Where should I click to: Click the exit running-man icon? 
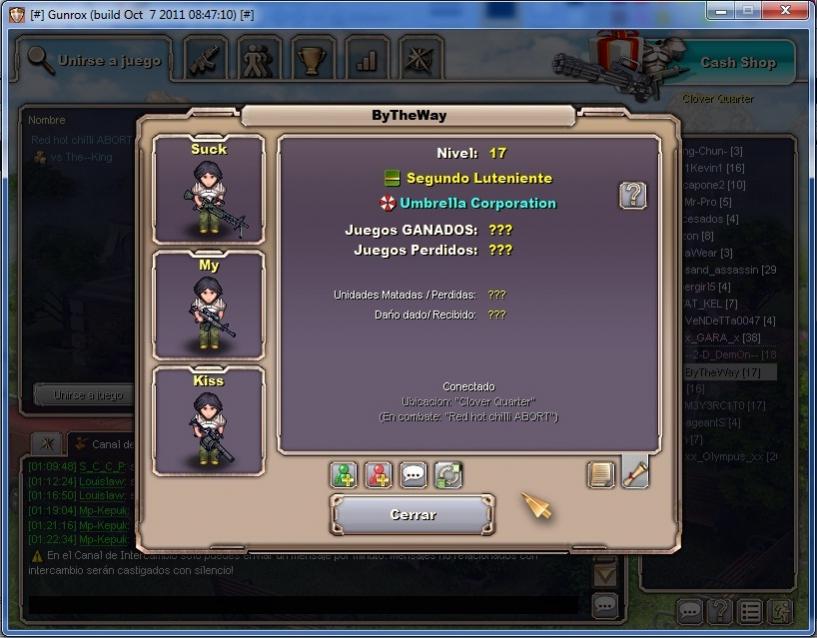click(x=779, y=610)
